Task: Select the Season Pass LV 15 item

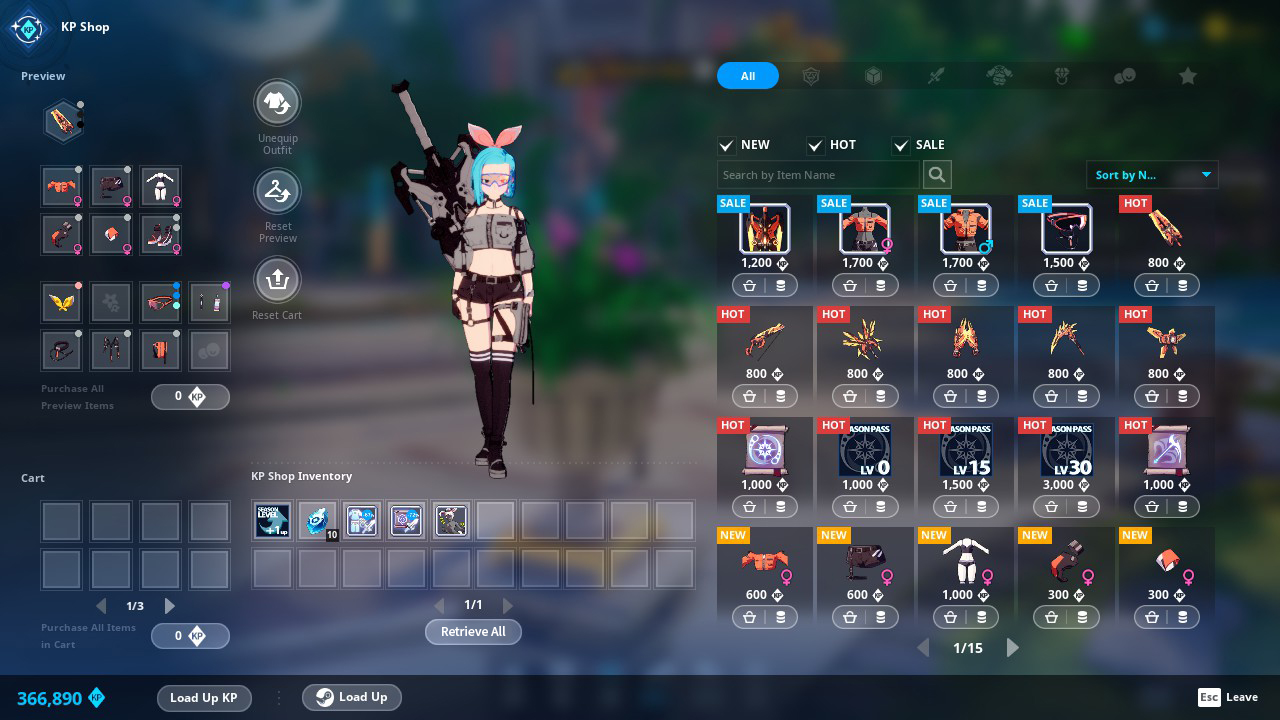Action: [x=965, y=449]
